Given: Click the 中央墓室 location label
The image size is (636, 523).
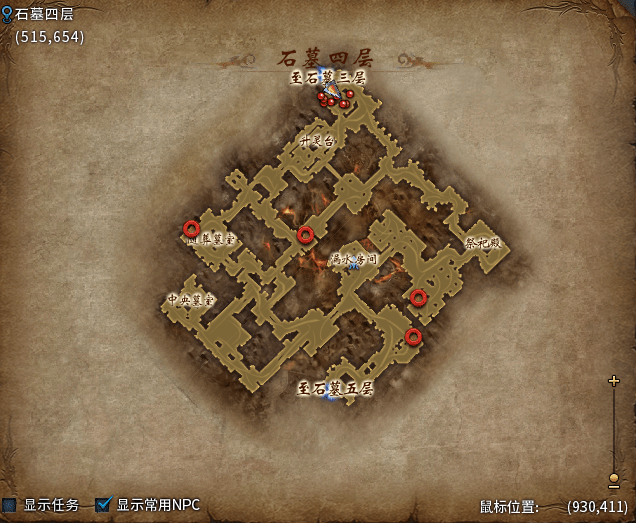Looking at the screenshot, I should [190, 299].
